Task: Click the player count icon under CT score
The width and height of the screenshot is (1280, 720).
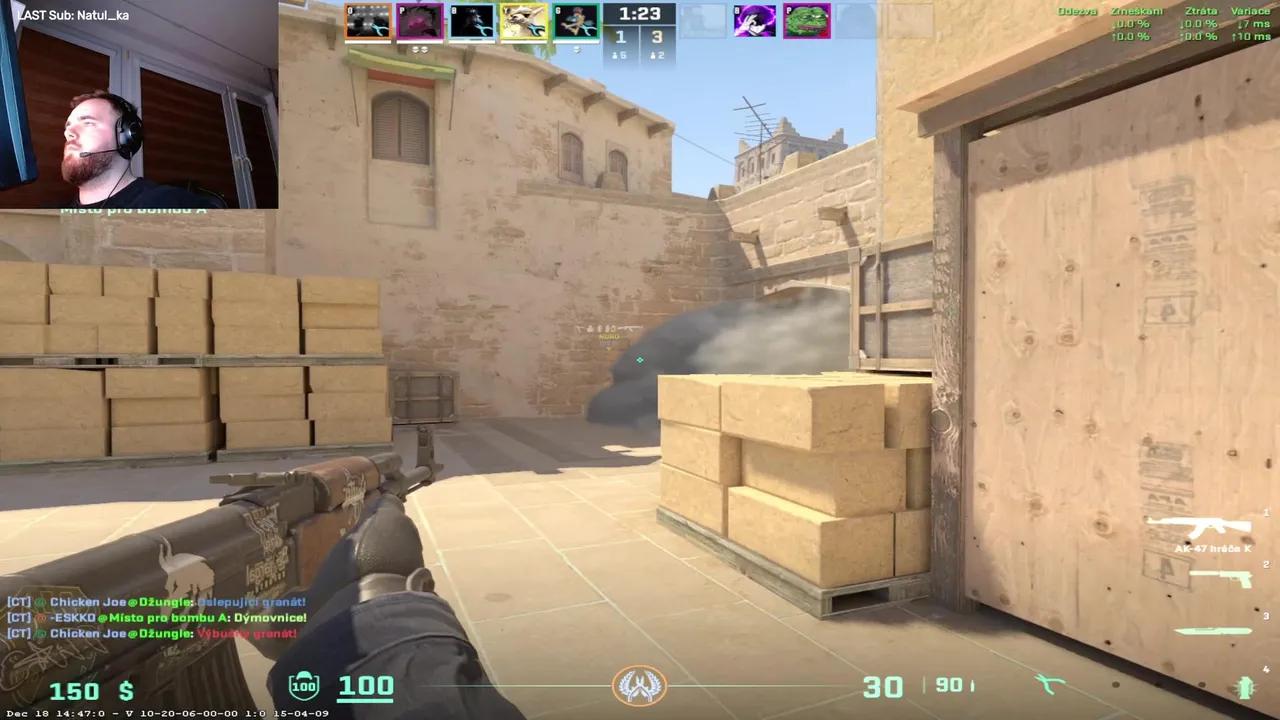Action: tap(616, 55)
